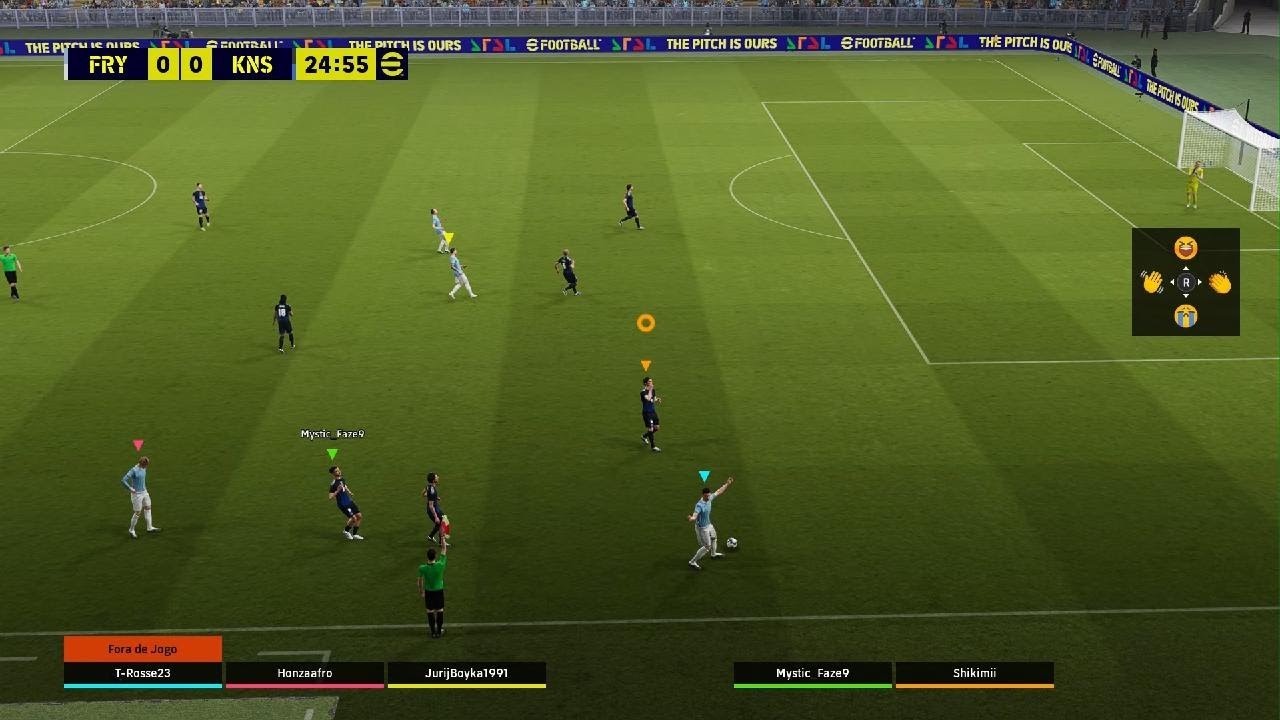Select the T-Rosse23 player tag
1280x720 pixels.
click(x=142, y=674)
